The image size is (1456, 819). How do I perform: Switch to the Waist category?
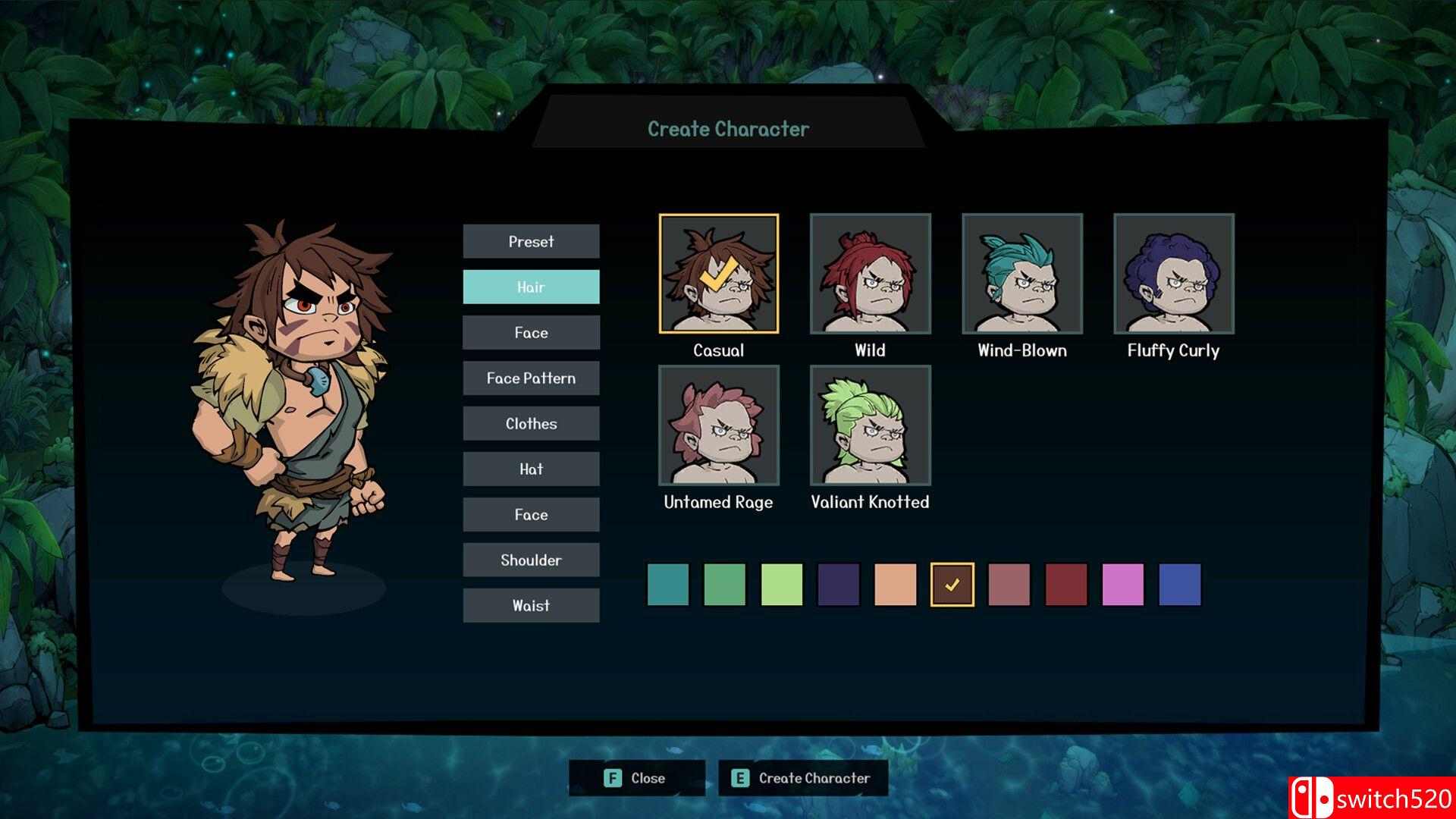tap(531, 605)
